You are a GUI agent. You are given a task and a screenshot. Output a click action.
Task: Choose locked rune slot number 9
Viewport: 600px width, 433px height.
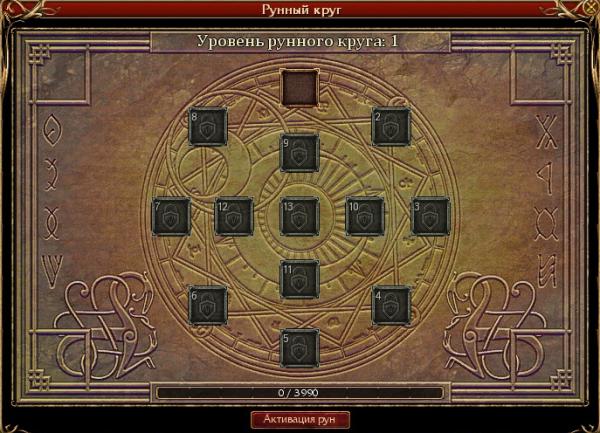[x=300, y=153]
